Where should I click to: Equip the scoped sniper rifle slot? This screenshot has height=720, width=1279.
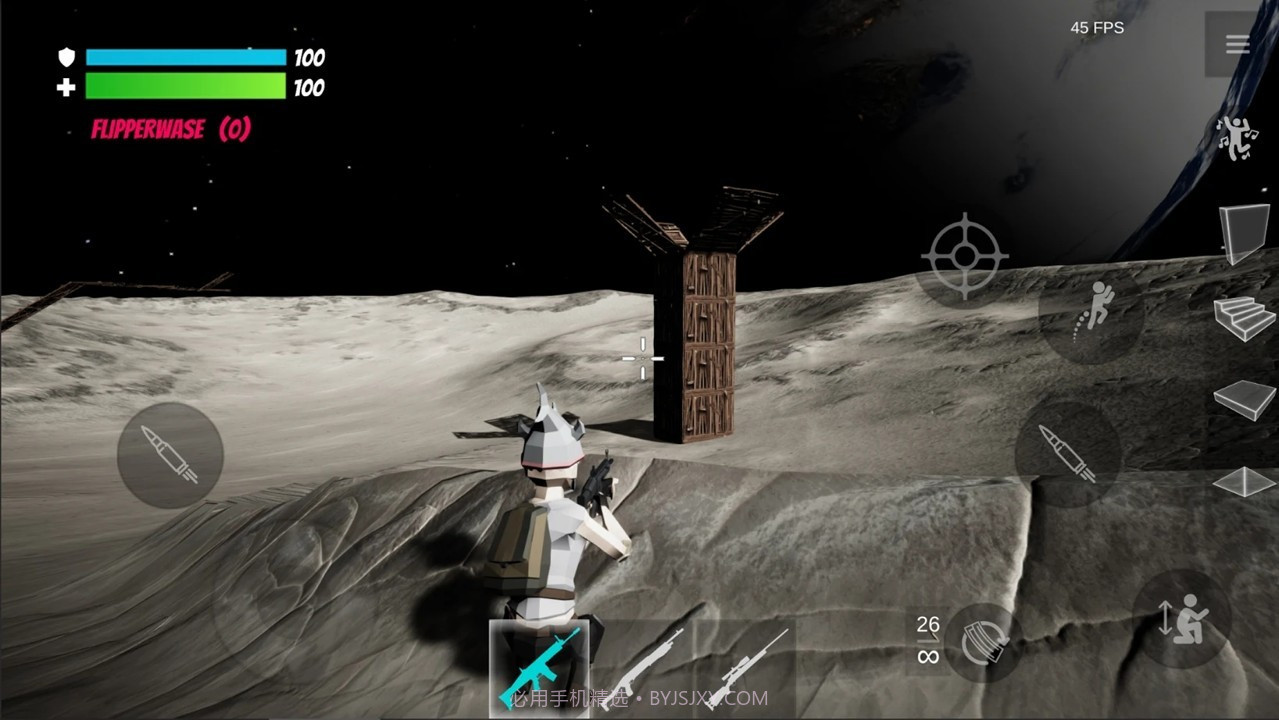(746, 665)
